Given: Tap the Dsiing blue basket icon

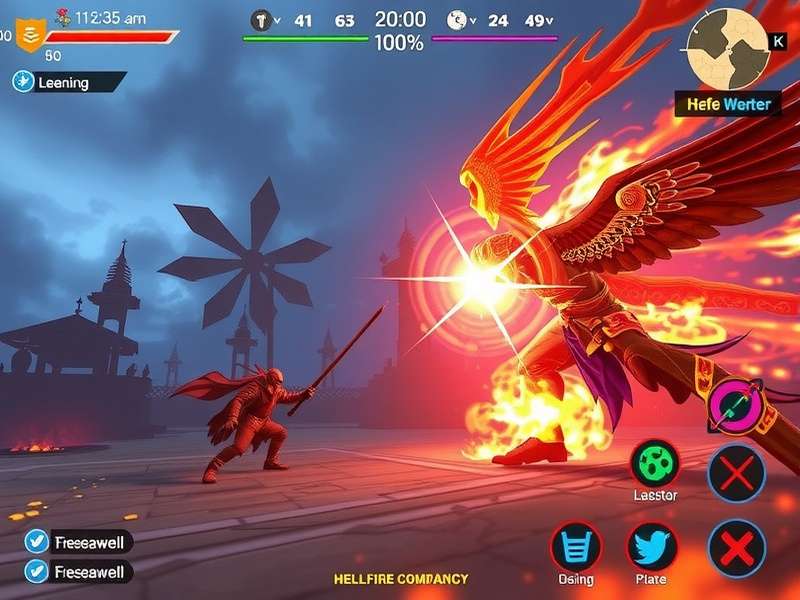Looking at the screenshot, I should pyautogui.click(x=576, y=548).
